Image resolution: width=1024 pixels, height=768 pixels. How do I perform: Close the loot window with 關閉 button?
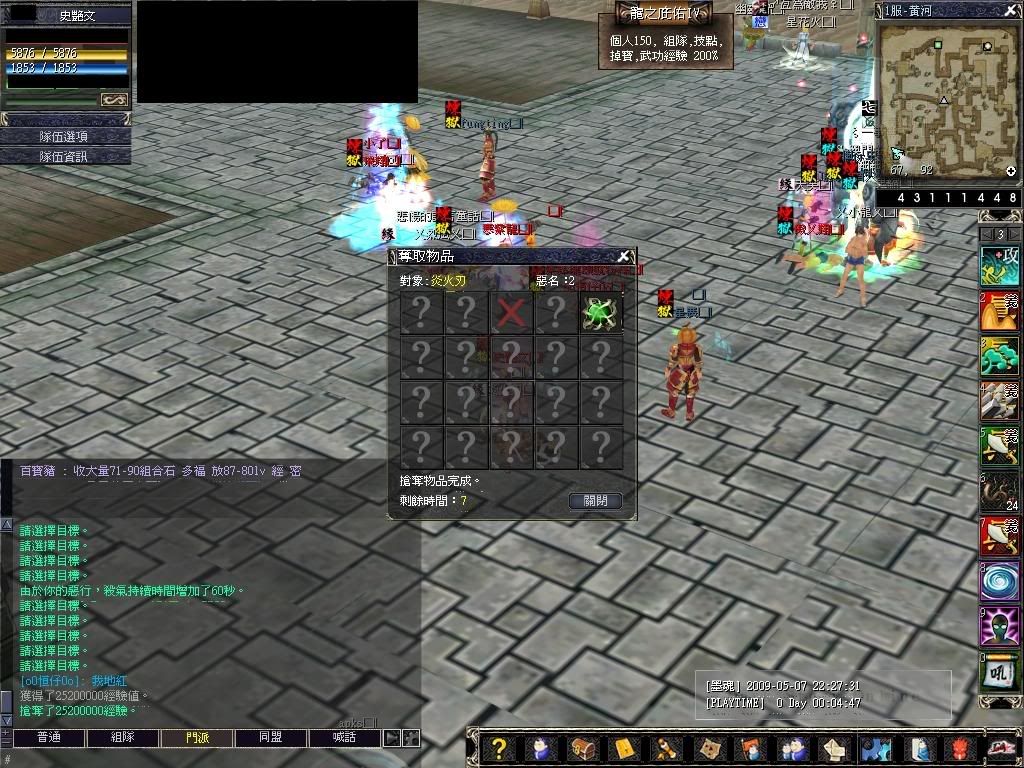pyautogui.click(x=595, y=500)
